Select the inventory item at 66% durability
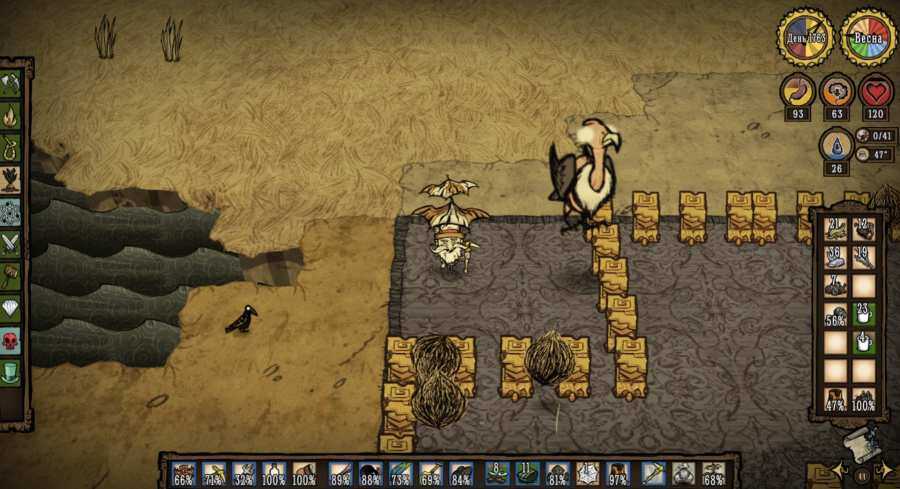This screenshot has height=489, width=900. pyautogui.click(x=184, y=473)
